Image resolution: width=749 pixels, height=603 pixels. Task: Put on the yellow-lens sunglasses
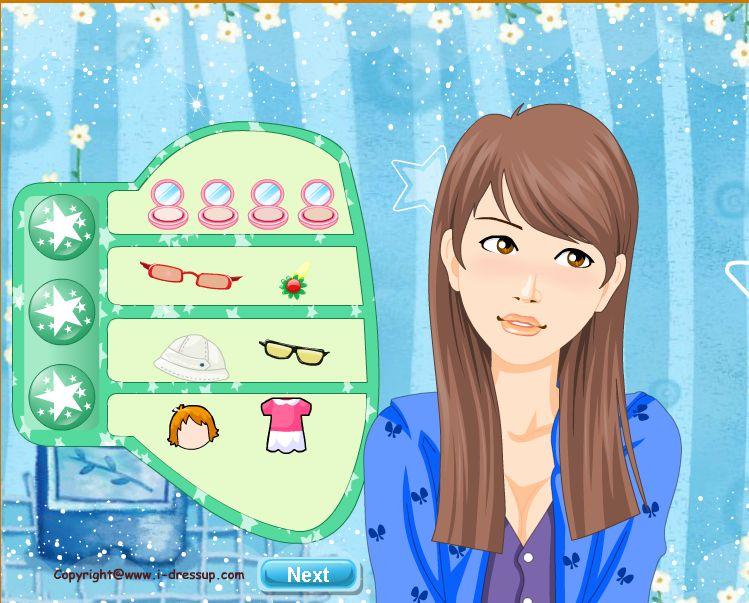(x=292, y=350)
